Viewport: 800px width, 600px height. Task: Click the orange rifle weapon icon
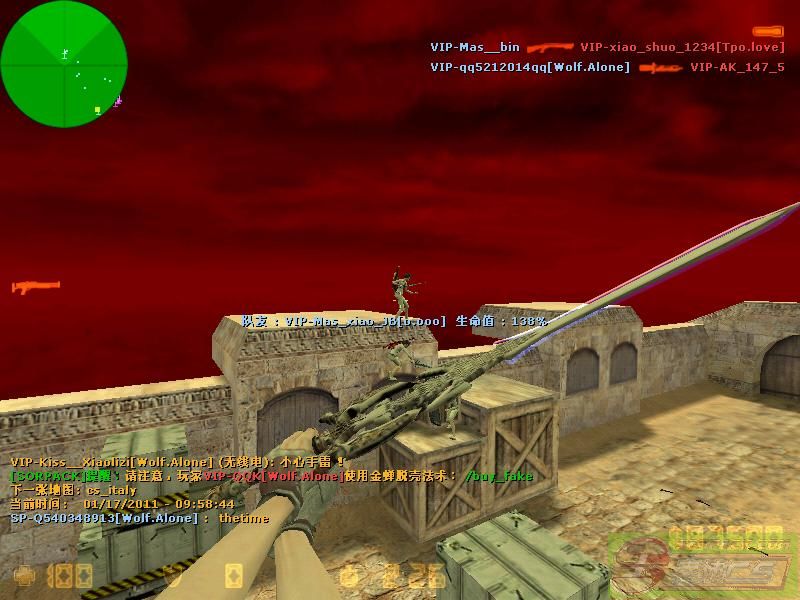(36, 288)
